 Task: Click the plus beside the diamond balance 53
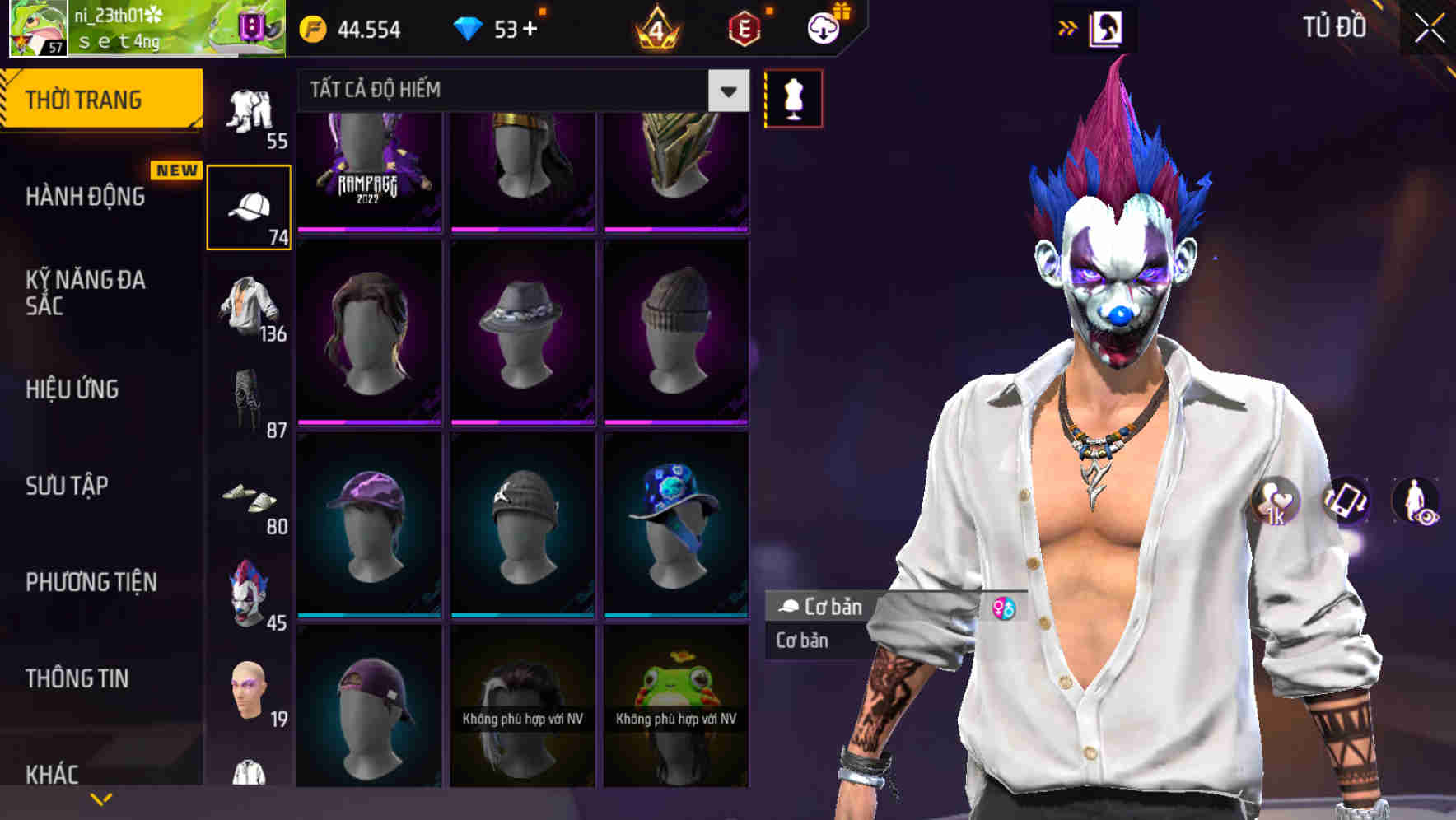[531, 27]
